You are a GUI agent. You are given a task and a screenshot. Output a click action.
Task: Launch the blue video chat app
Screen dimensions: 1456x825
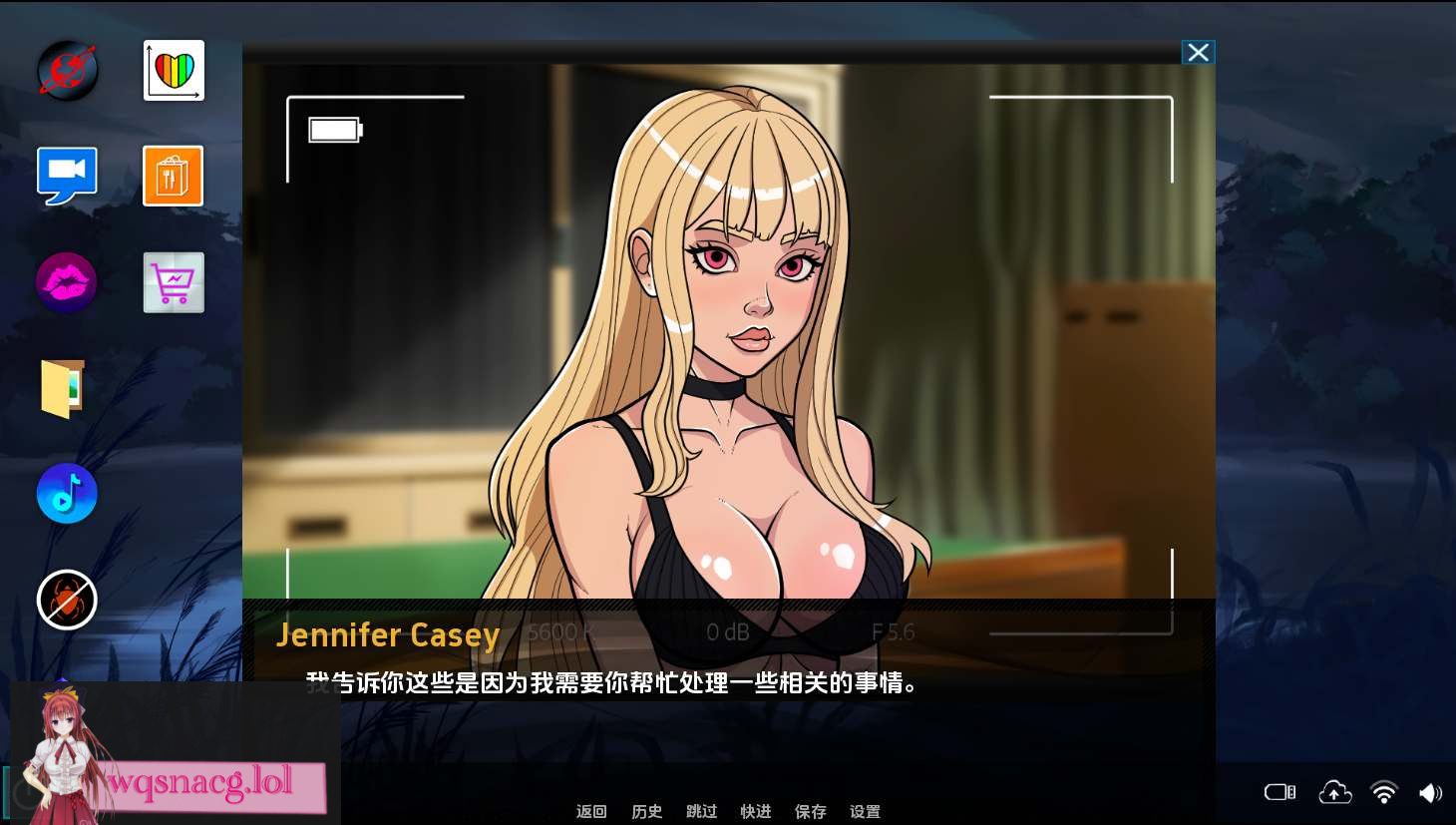tap(67, 176)
